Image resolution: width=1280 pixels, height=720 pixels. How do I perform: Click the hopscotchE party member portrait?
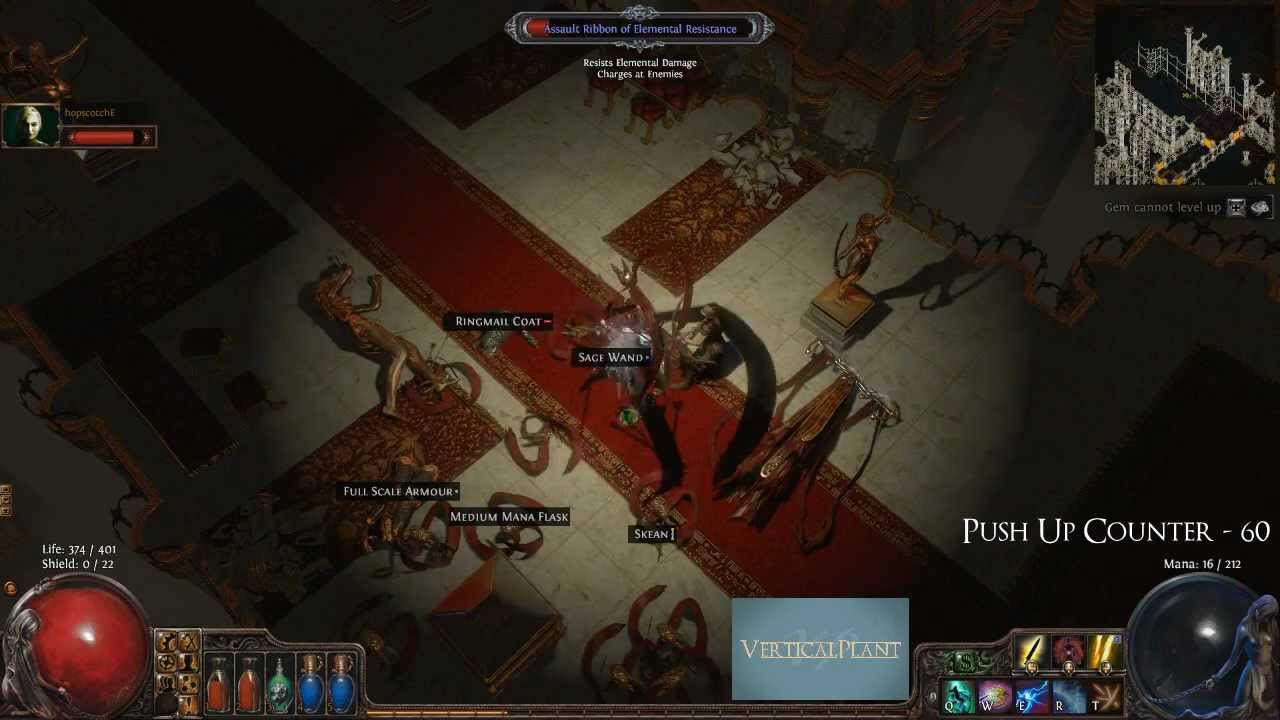click(x=31, y=126)
